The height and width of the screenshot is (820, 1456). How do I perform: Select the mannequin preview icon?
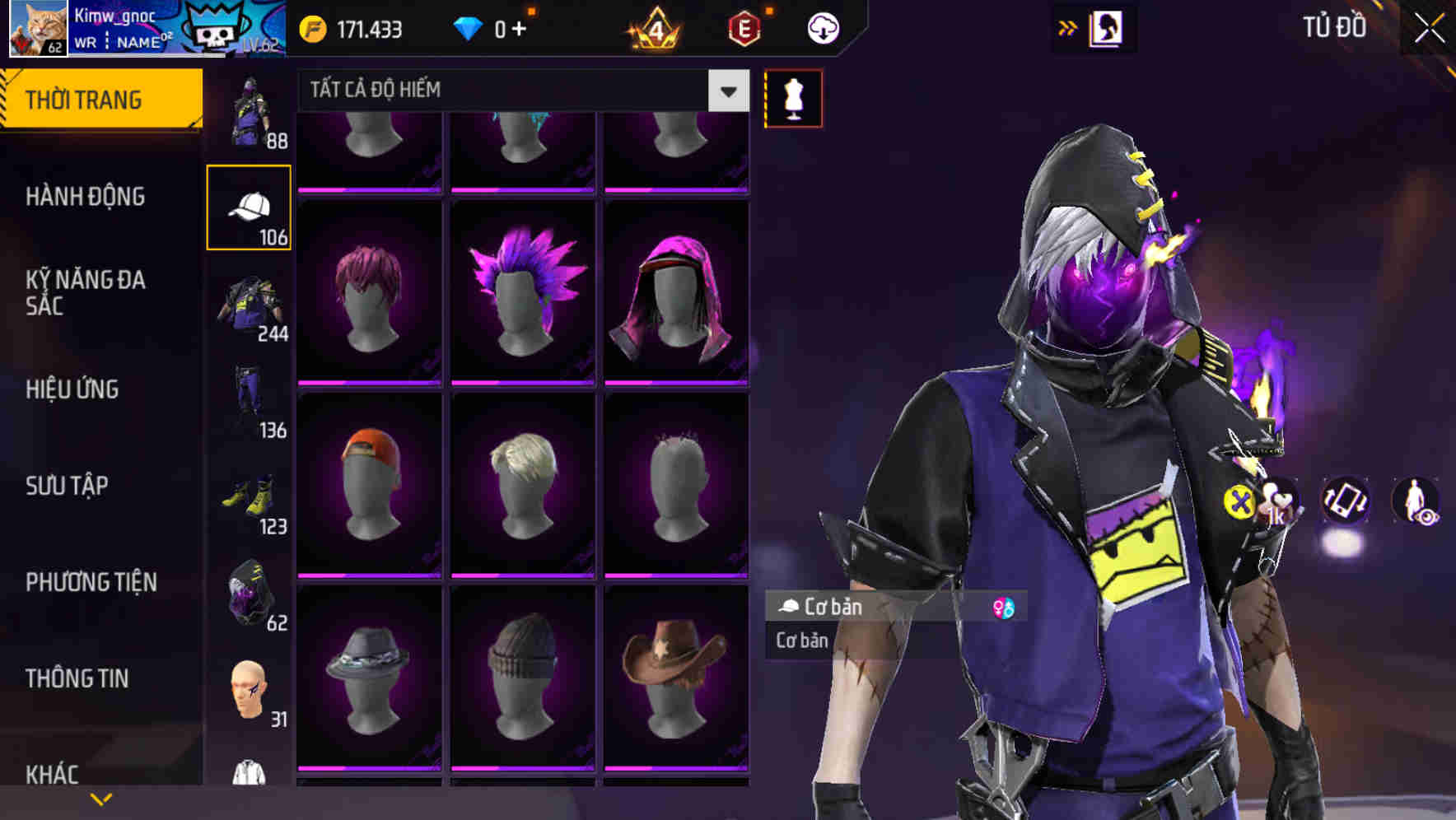[x=792, y=97]
